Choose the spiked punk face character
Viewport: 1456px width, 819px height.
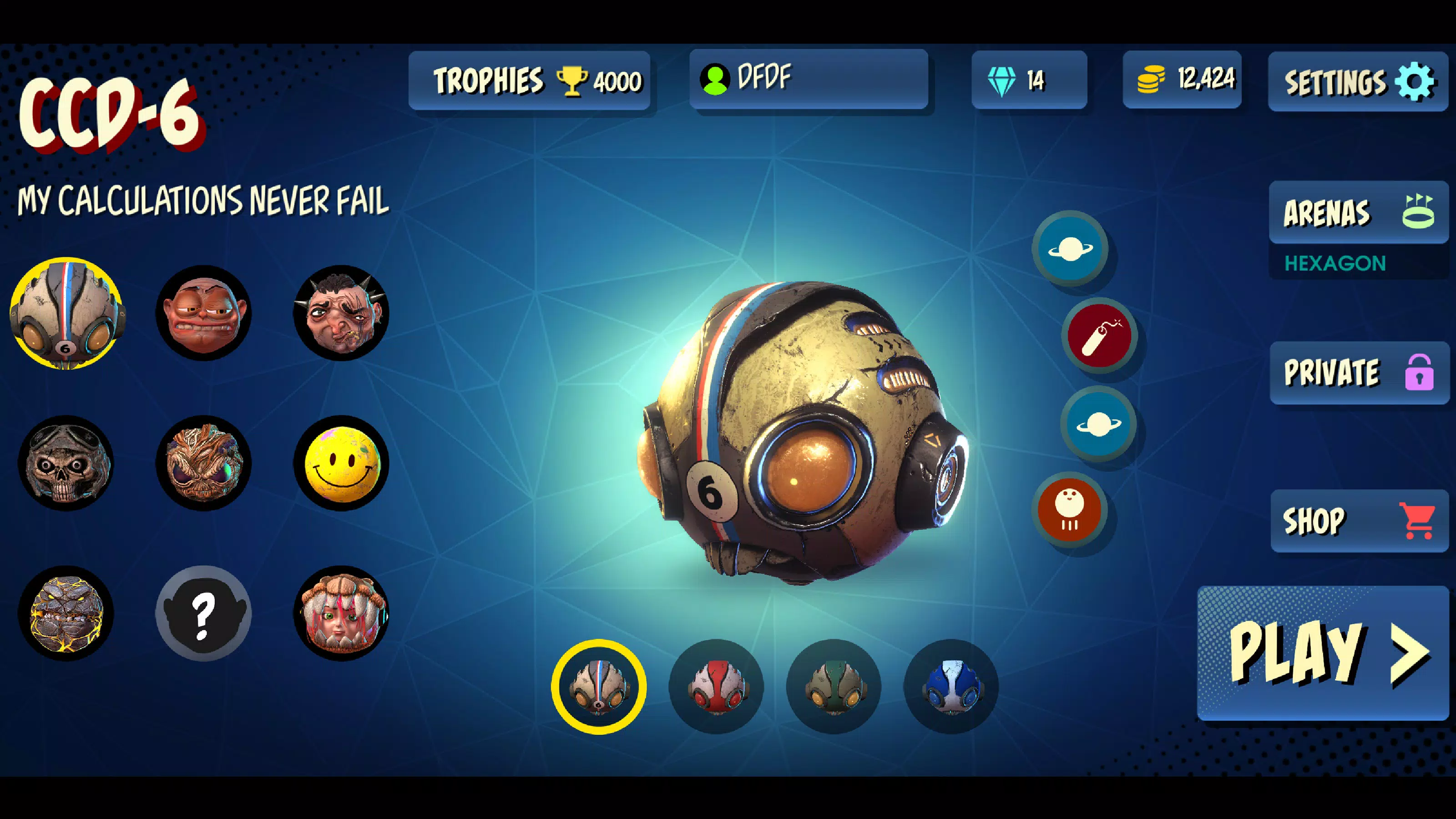pyautogui.click(x=341, y=313)
